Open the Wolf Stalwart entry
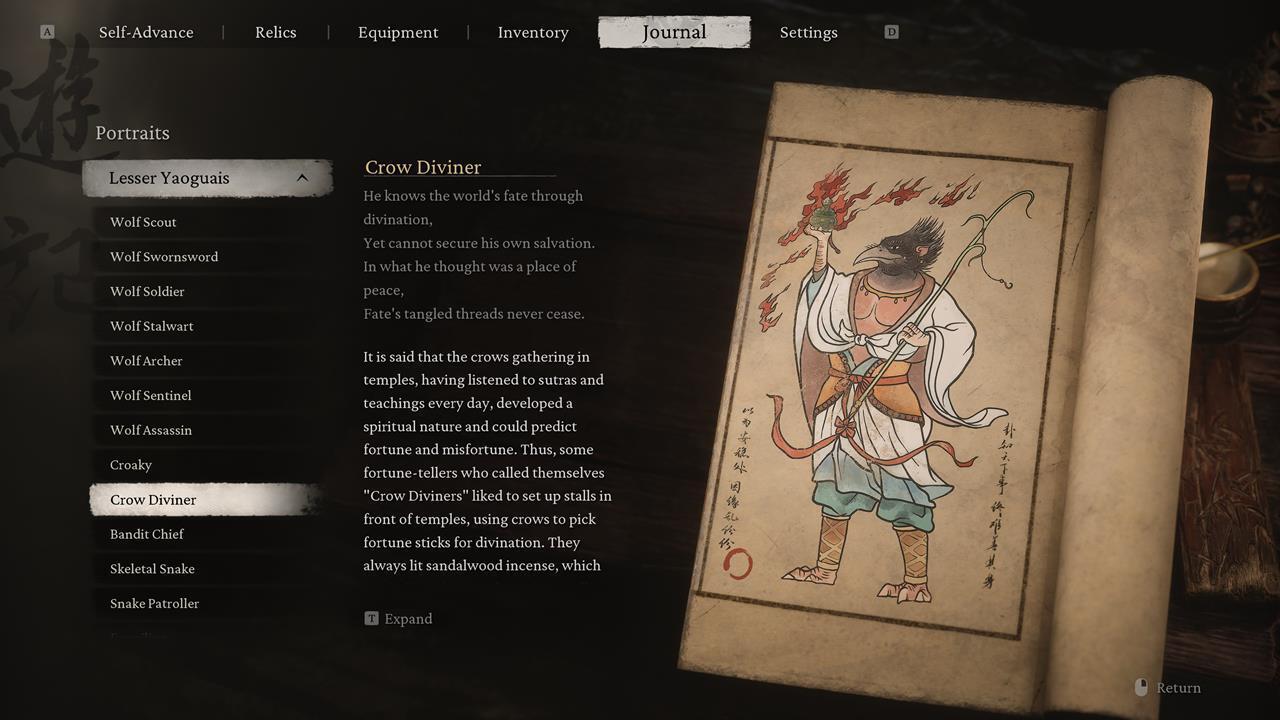 tap(152, 326)
